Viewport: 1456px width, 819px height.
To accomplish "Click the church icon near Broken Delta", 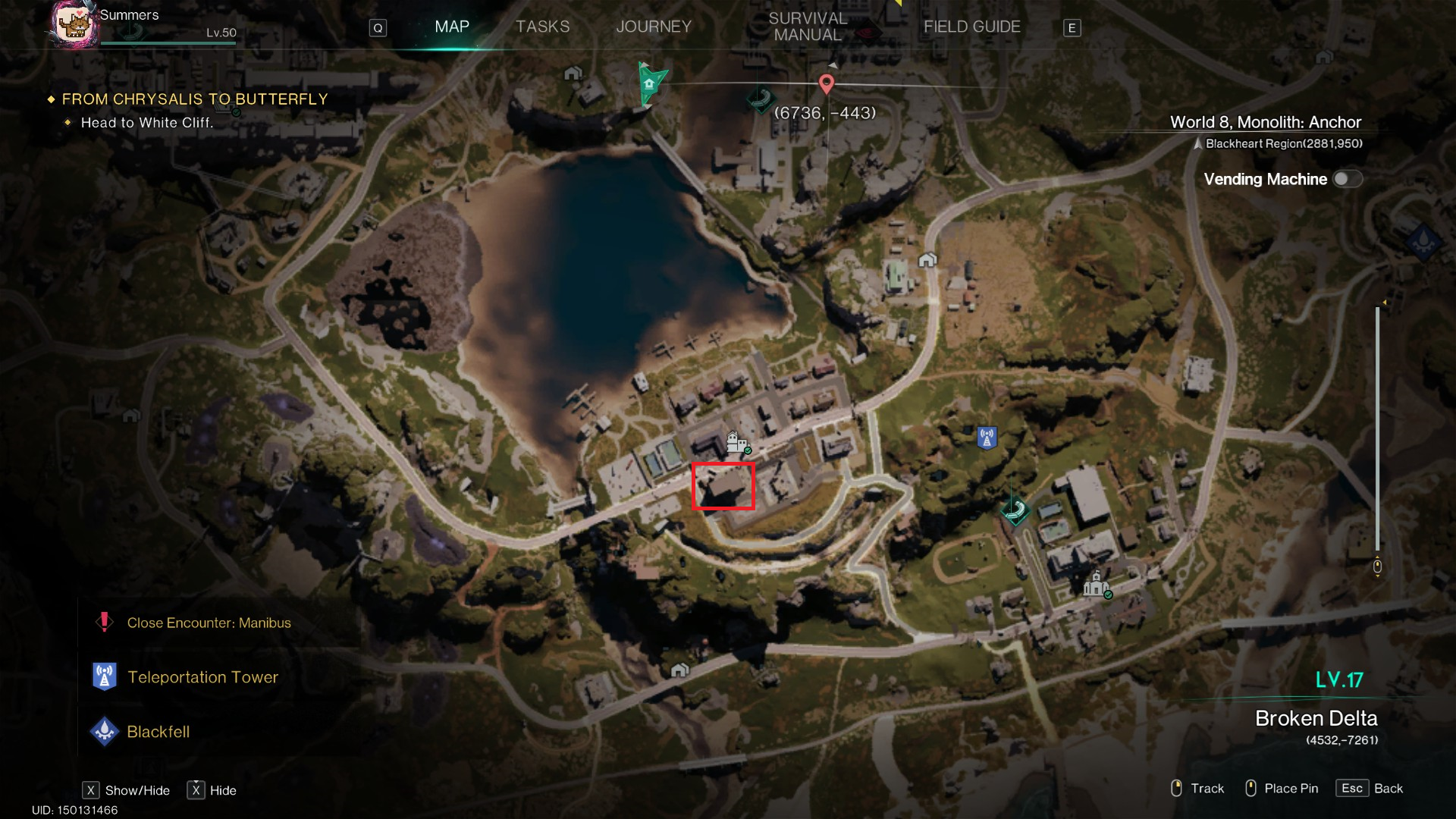I will 1095,585.
